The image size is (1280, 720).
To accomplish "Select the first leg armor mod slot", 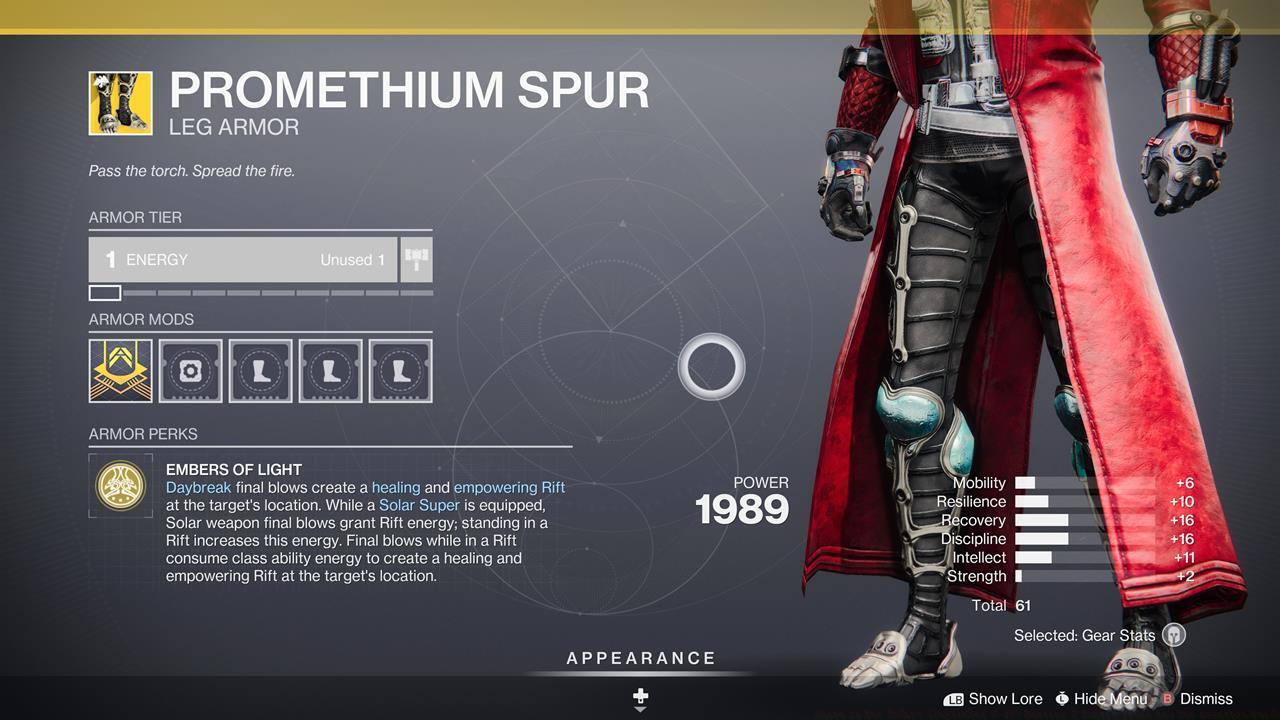I will [x=260, y=370].
